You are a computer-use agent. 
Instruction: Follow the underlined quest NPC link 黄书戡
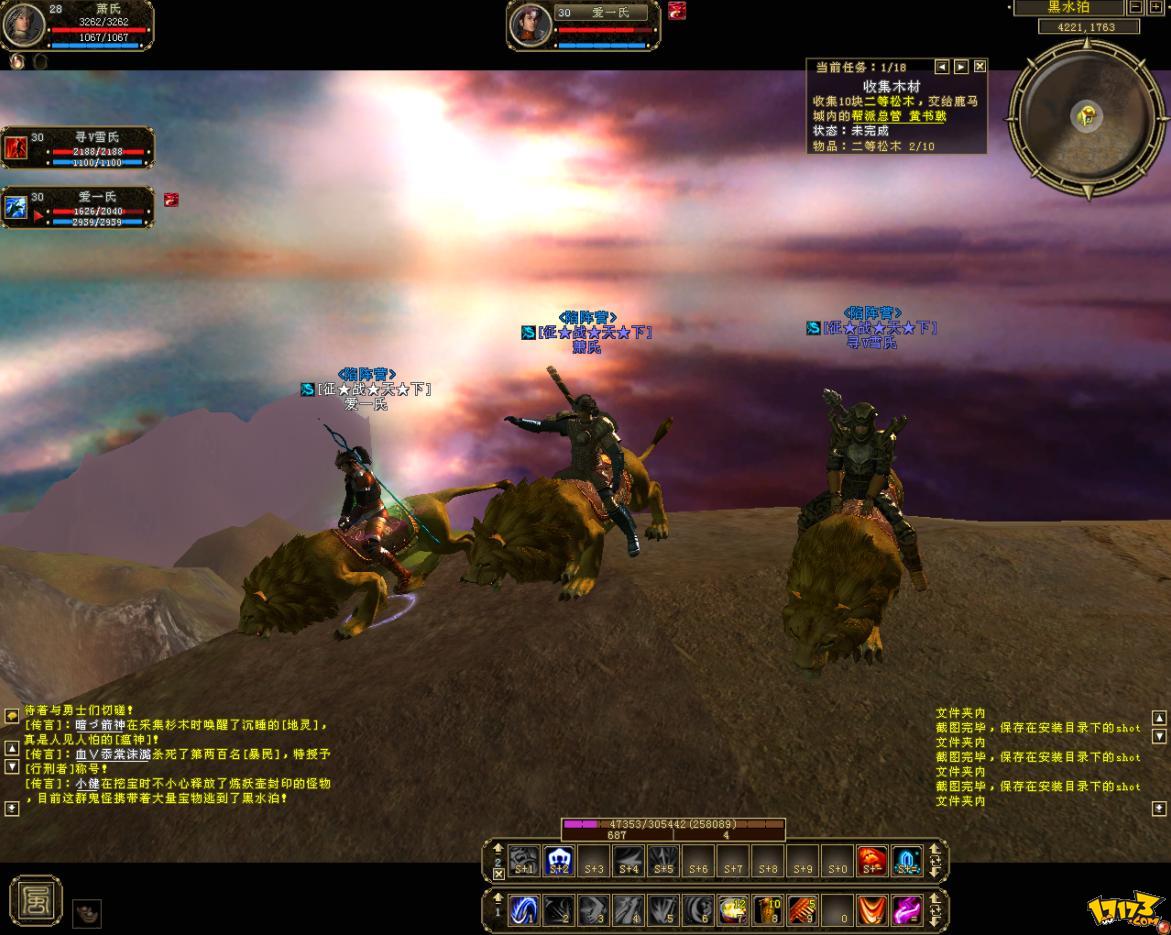(x=926, y=116)
